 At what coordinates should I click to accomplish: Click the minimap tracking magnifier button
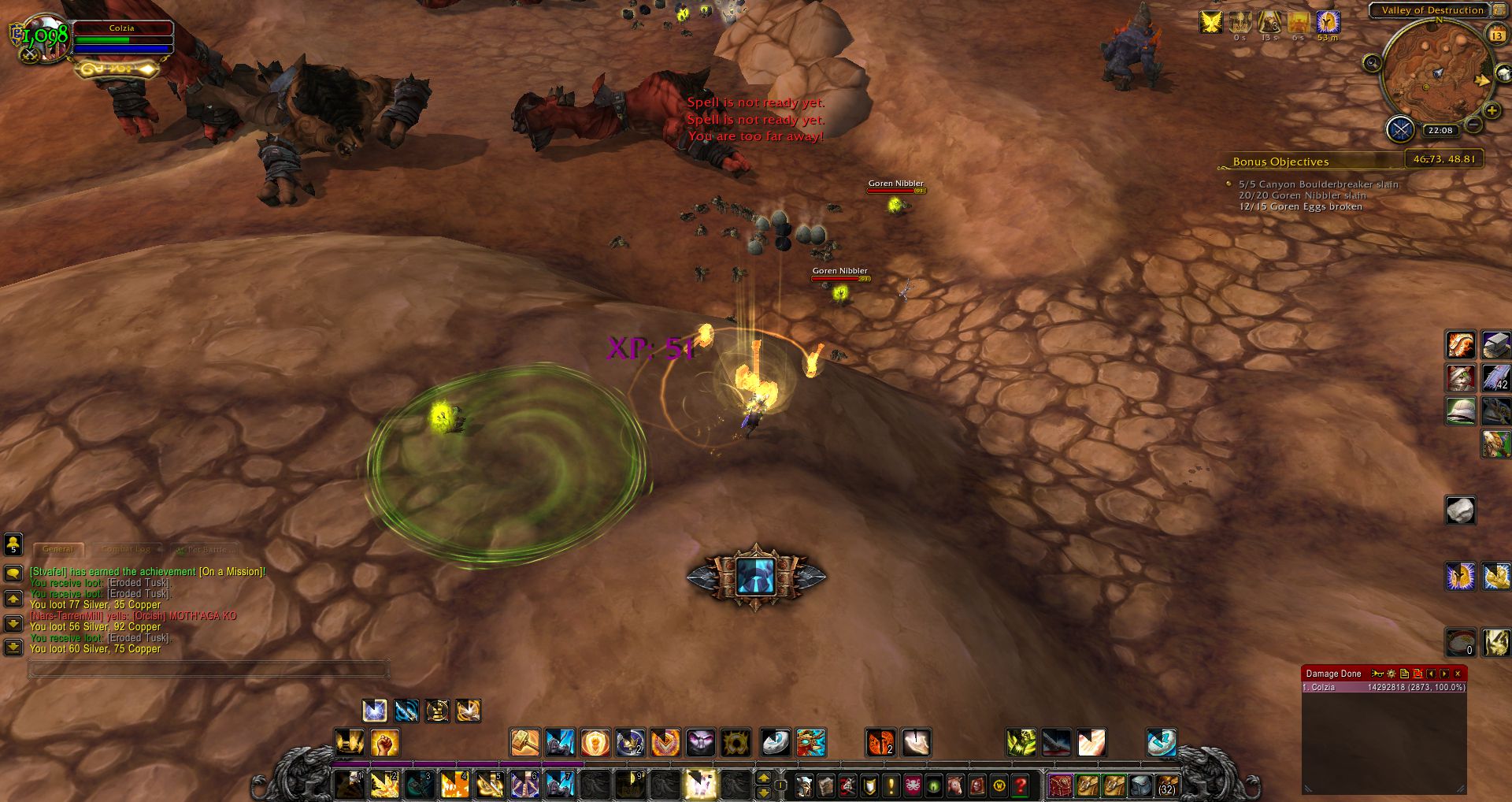pos(1373,63)
